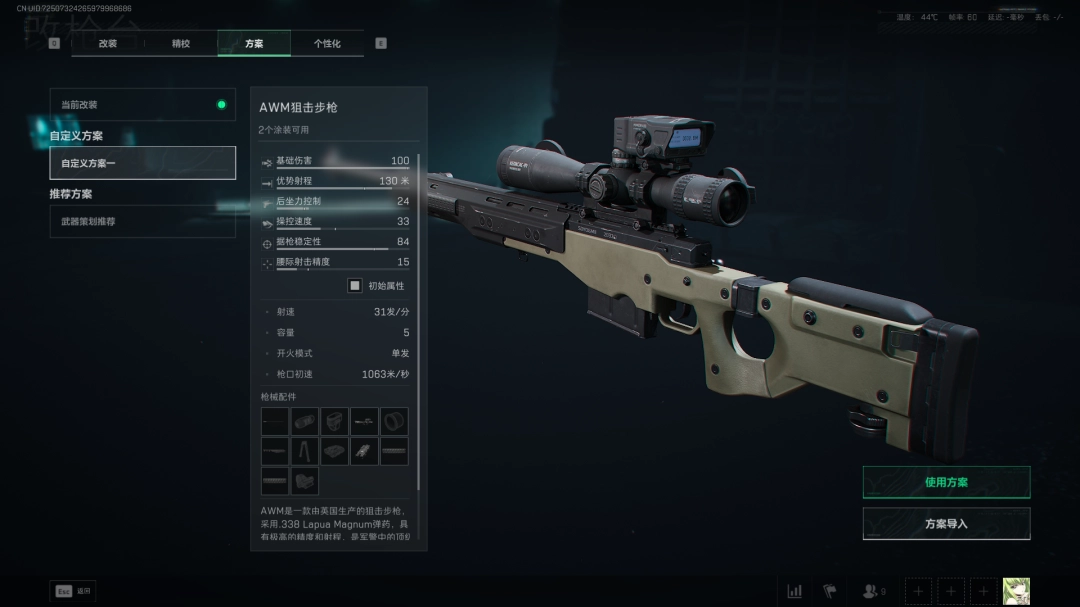This screenshot has width=1080, height=607.
Task: Click the flags icon in bottom bar
Action: click(x=829, y=591)
